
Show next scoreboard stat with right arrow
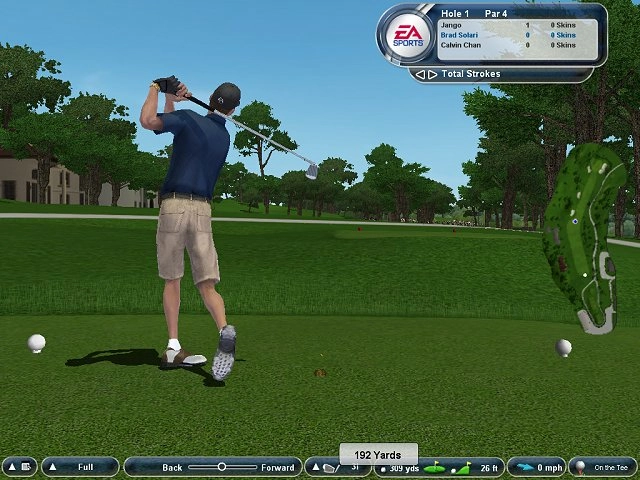(x=431, y=74)
